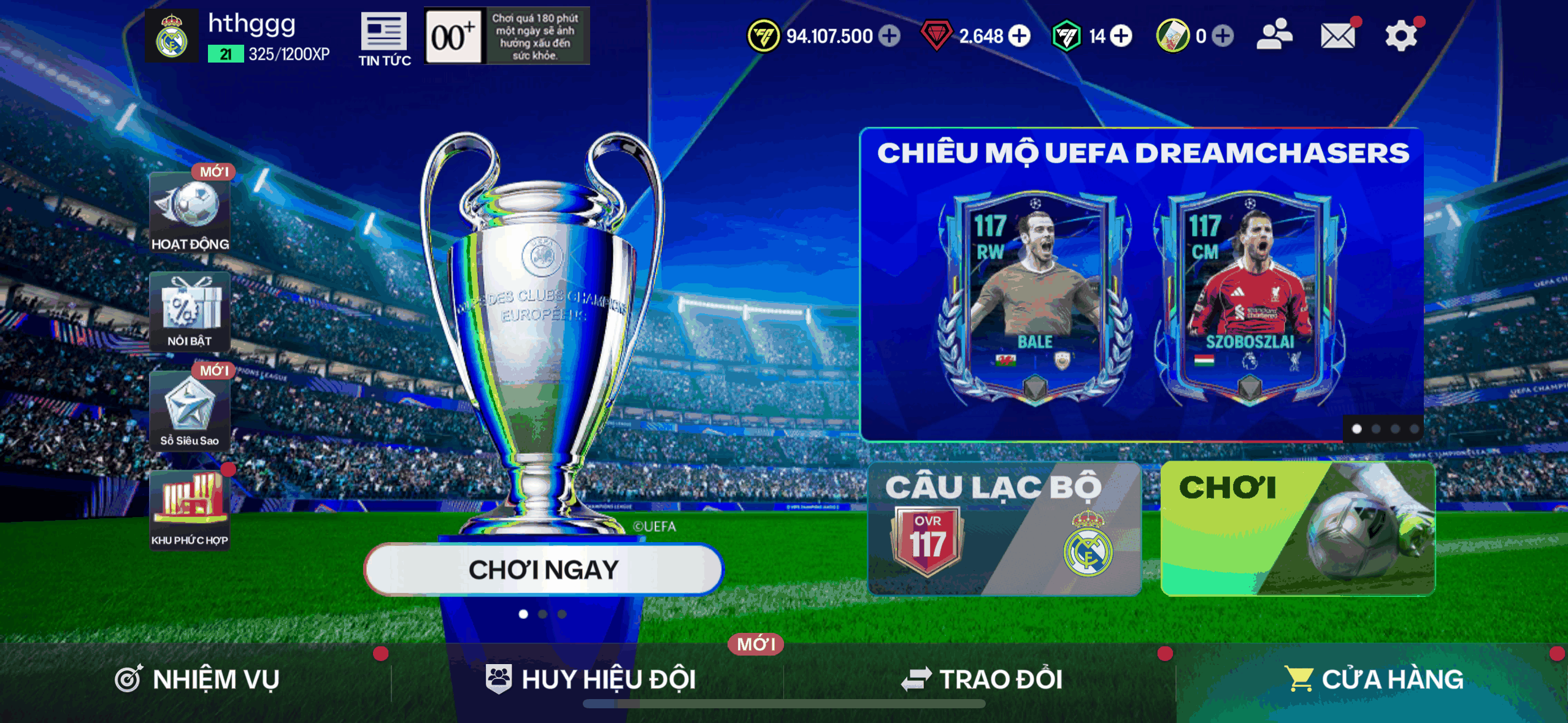Screen dimensions: 1568x723
Task: Click the CHƠI NGAY button
Action: (543, 570)
